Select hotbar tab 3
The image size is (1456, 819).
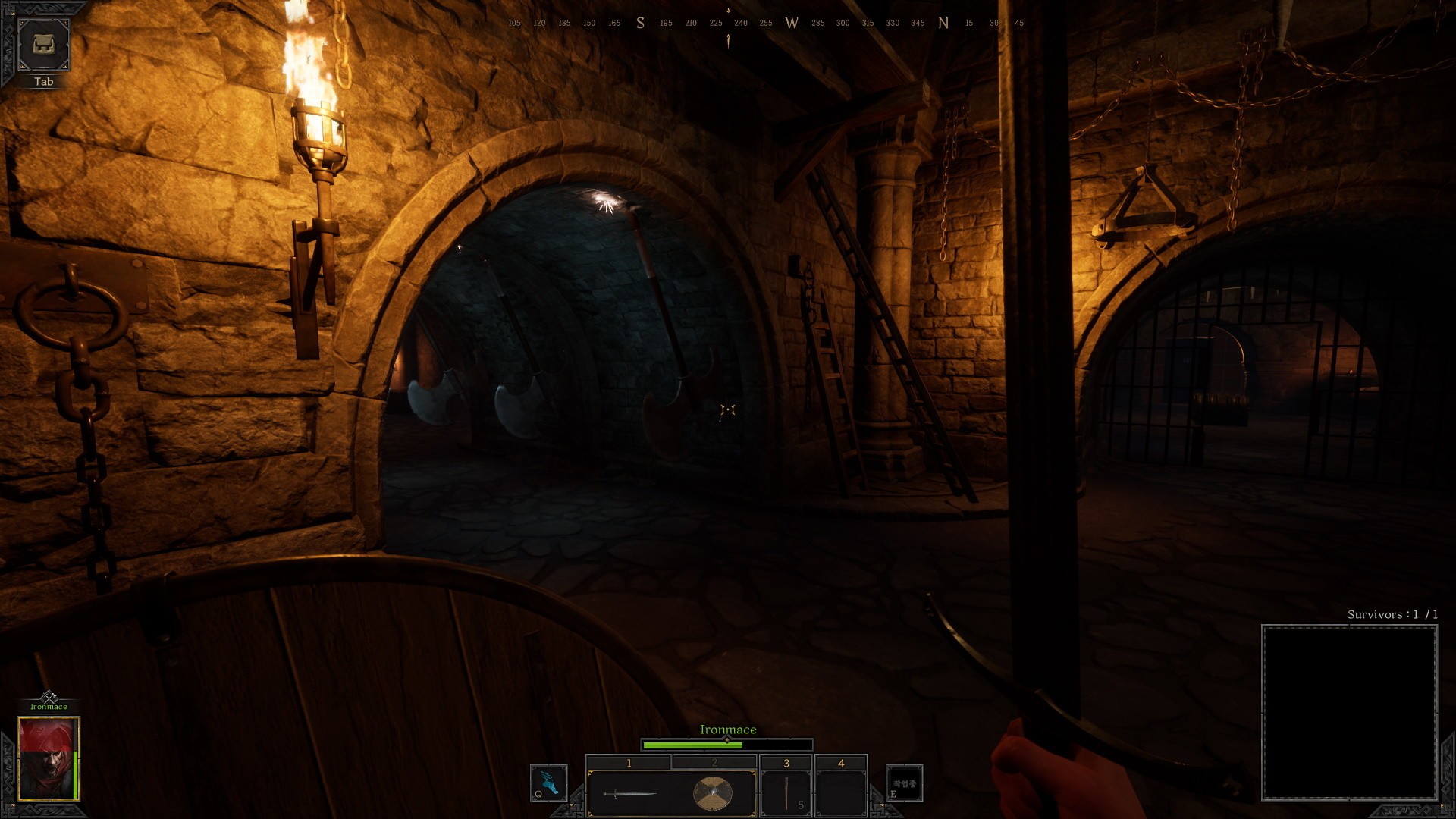point(785,762)
